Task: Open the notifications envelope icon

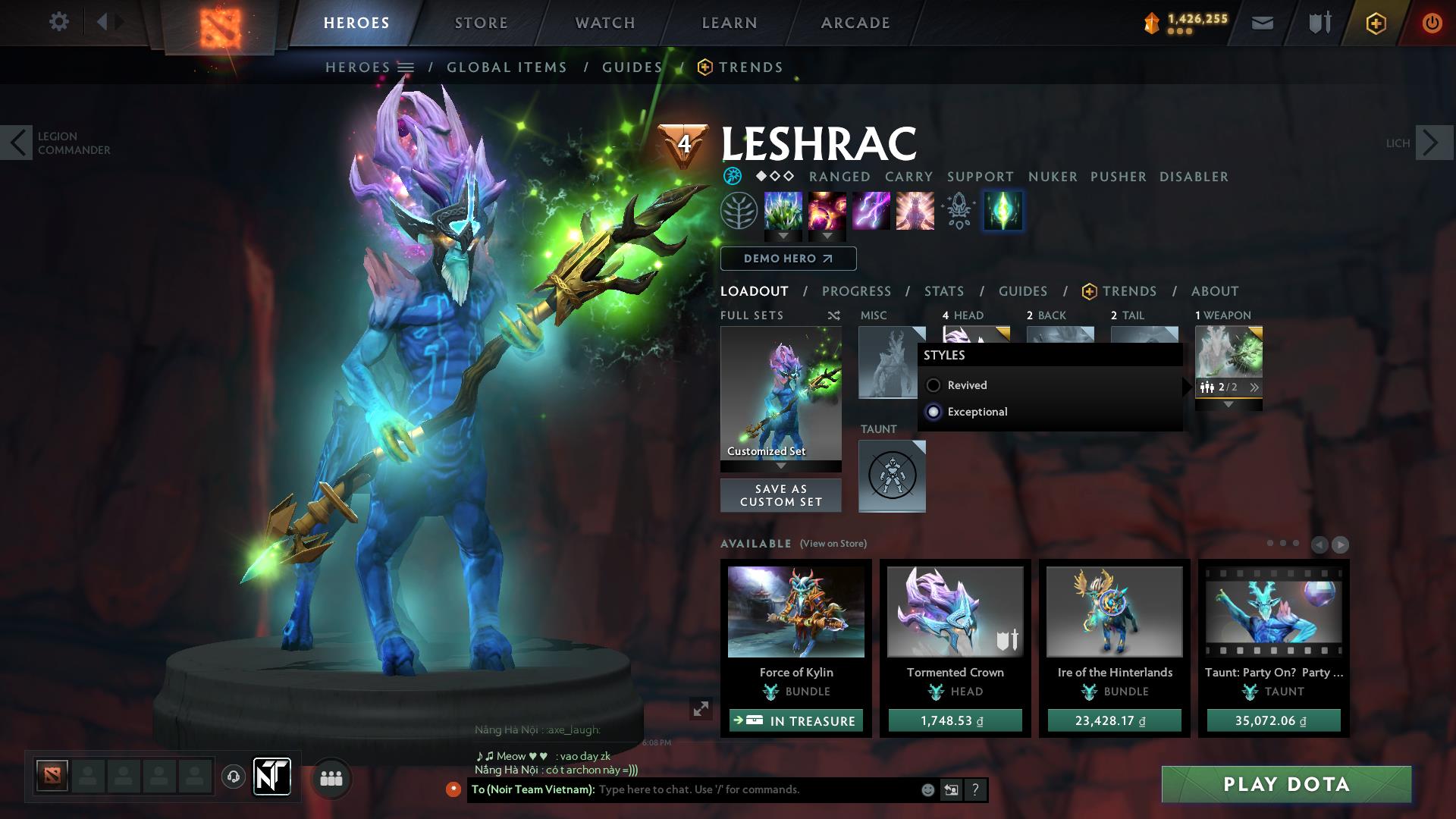Action: (x=1263, y=22)
